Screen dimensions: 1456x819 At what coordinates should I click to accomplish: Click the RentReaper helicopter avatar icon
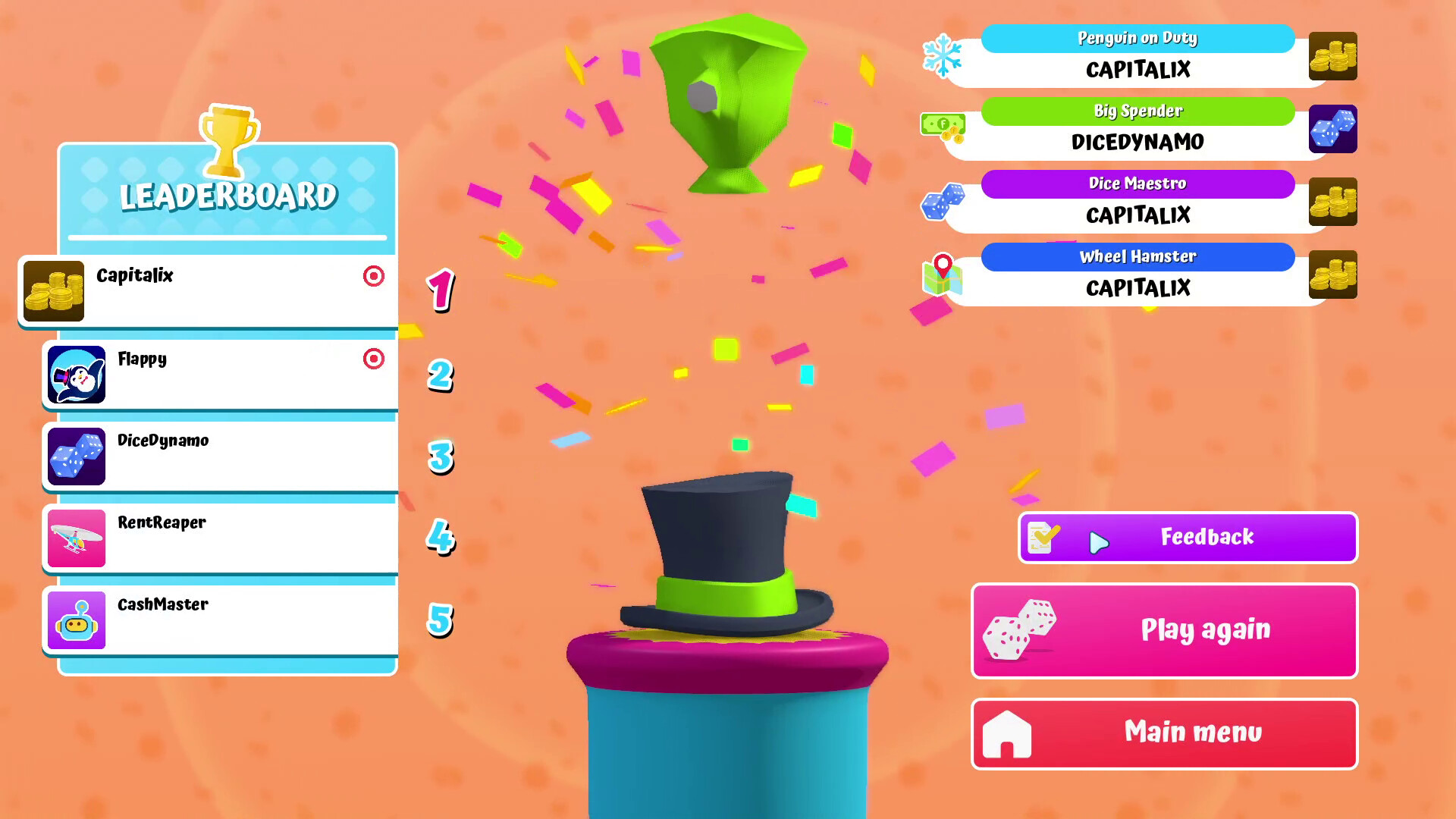click(77, 538)
